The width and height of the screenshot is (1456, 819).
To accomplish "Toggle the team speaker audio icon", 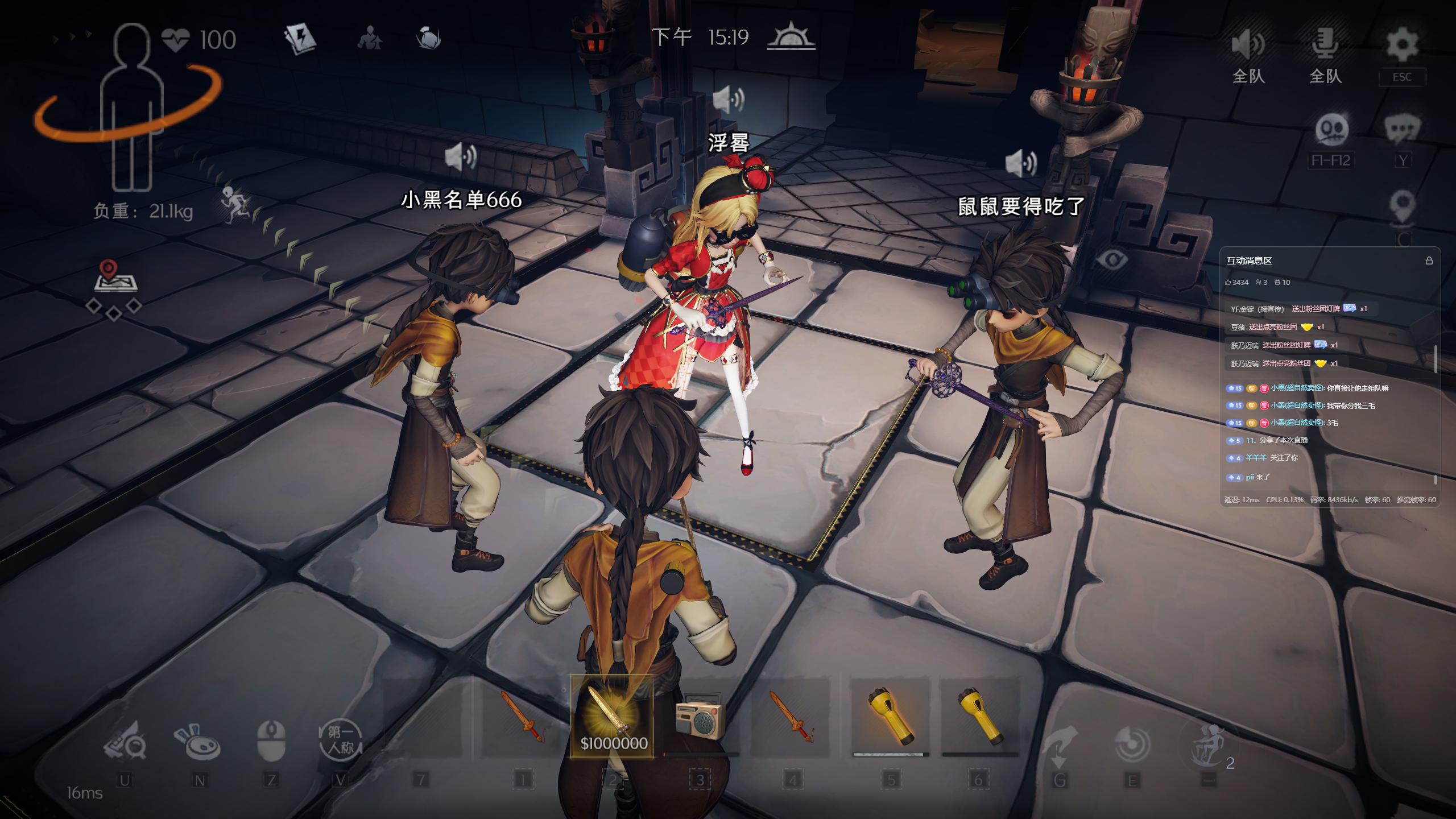I will (1248, 45).
